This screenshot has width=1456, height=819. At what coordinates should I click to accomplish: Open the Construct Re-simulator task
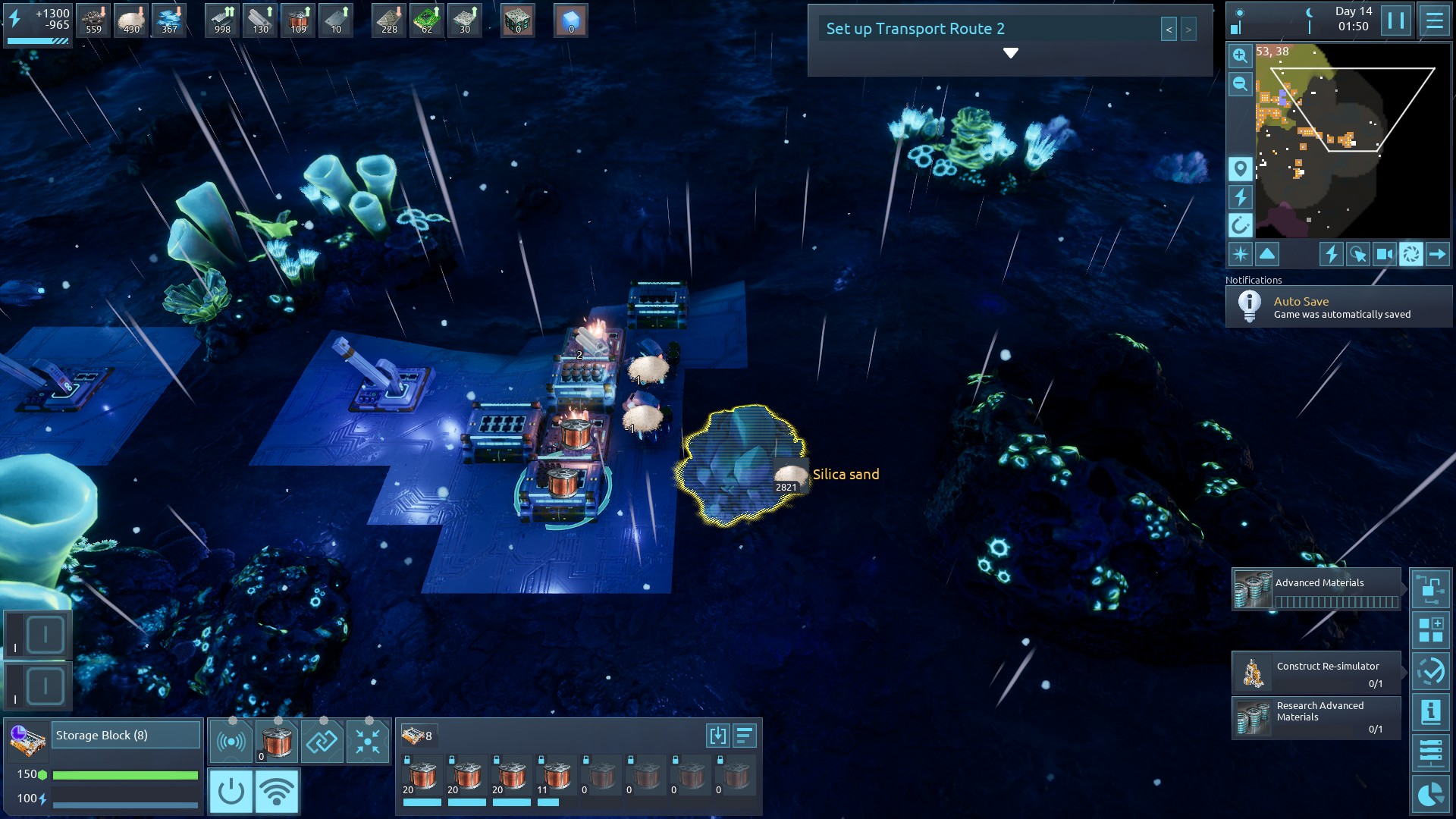(x=1316, y=673)
